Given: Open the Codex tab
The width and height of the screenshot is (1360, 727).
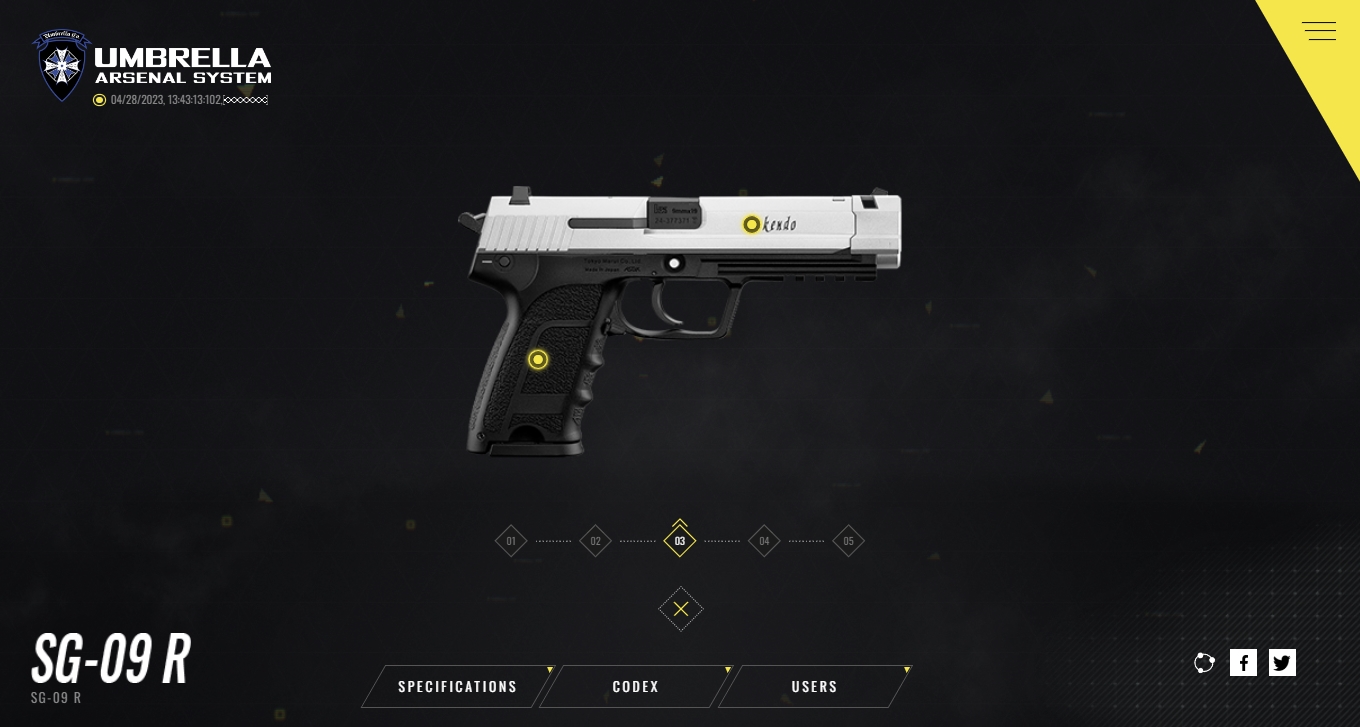Looking at the screenshot, I should point(636,687).
